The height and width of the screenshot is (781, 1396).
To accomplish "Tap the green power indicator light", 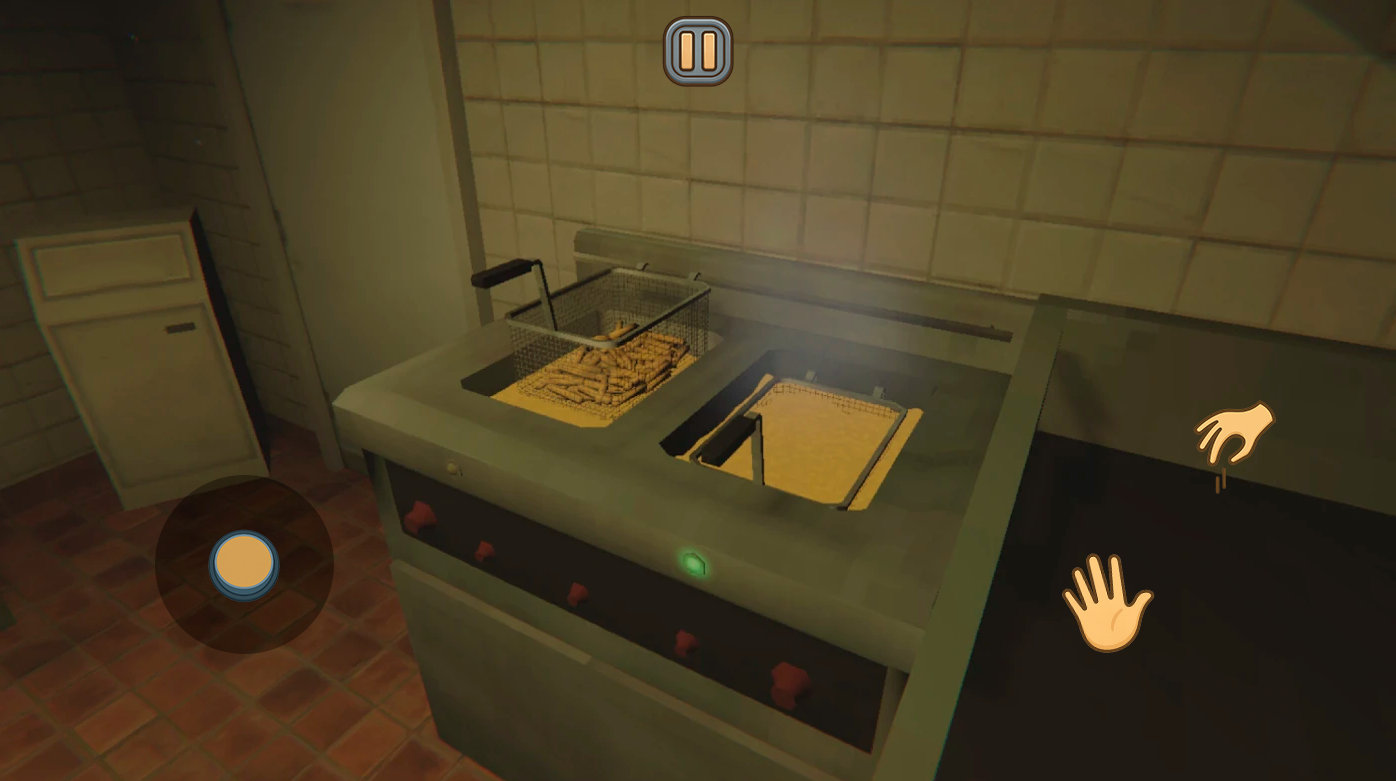I will (695, 565).
